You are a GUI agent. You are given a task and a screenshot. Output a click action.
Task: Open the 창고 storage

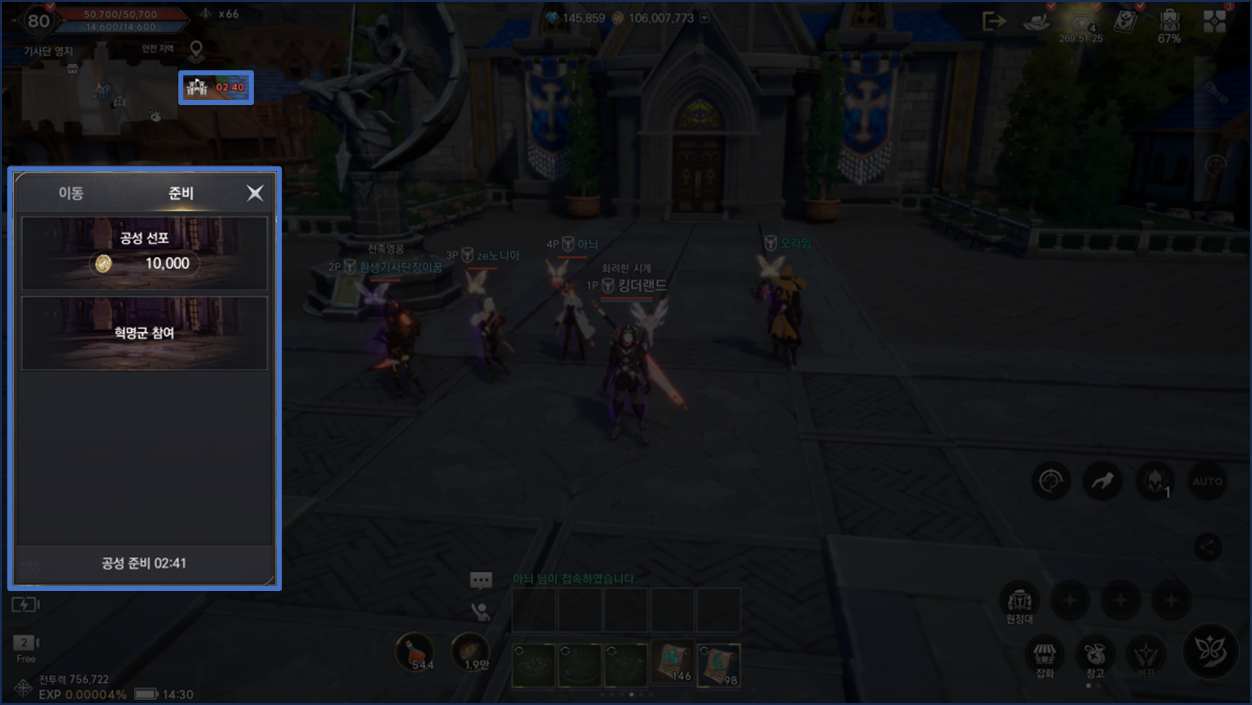(1096, 657)
